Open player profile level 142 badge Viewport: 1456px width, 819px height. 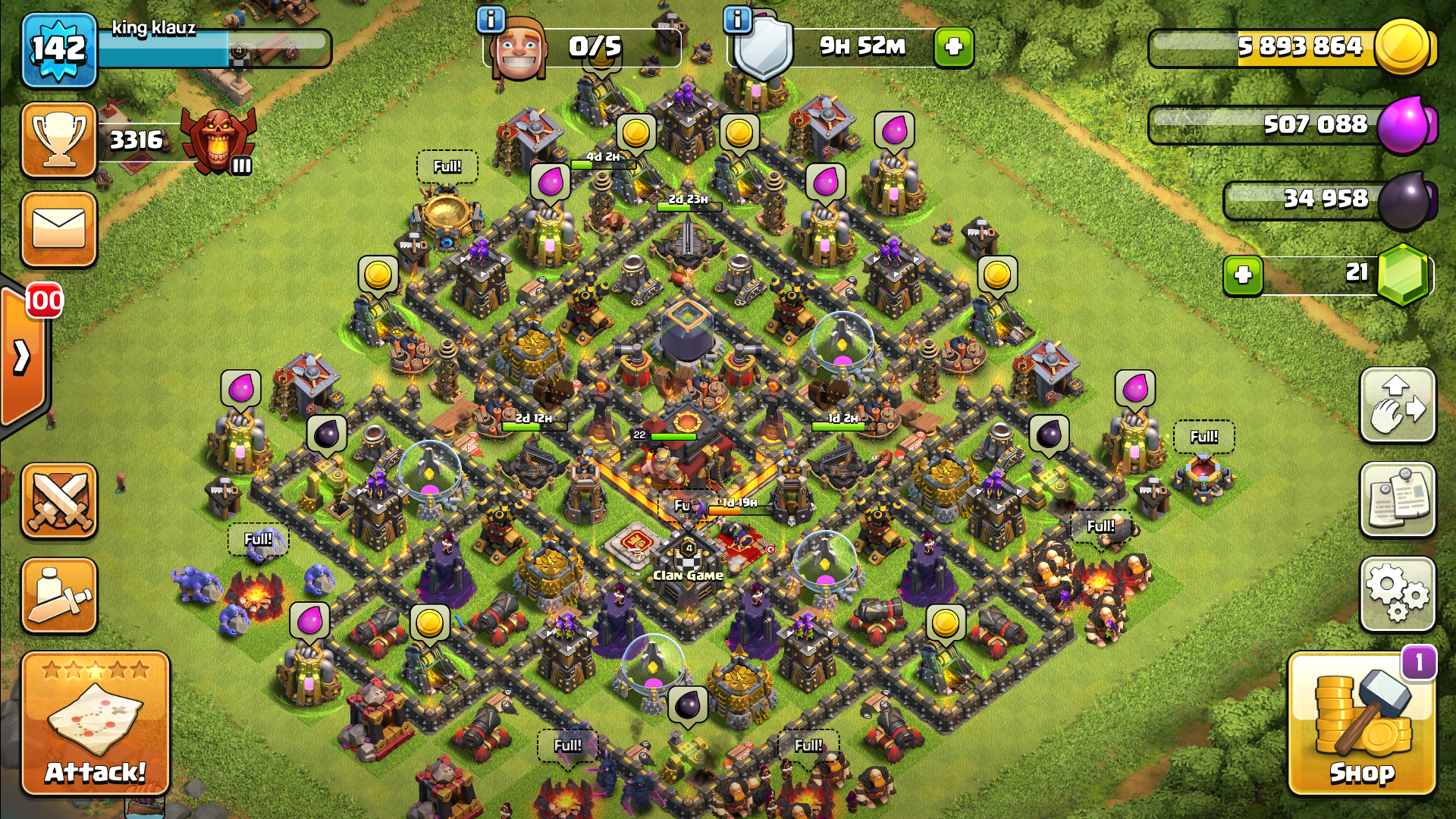[x=59, y=50]
